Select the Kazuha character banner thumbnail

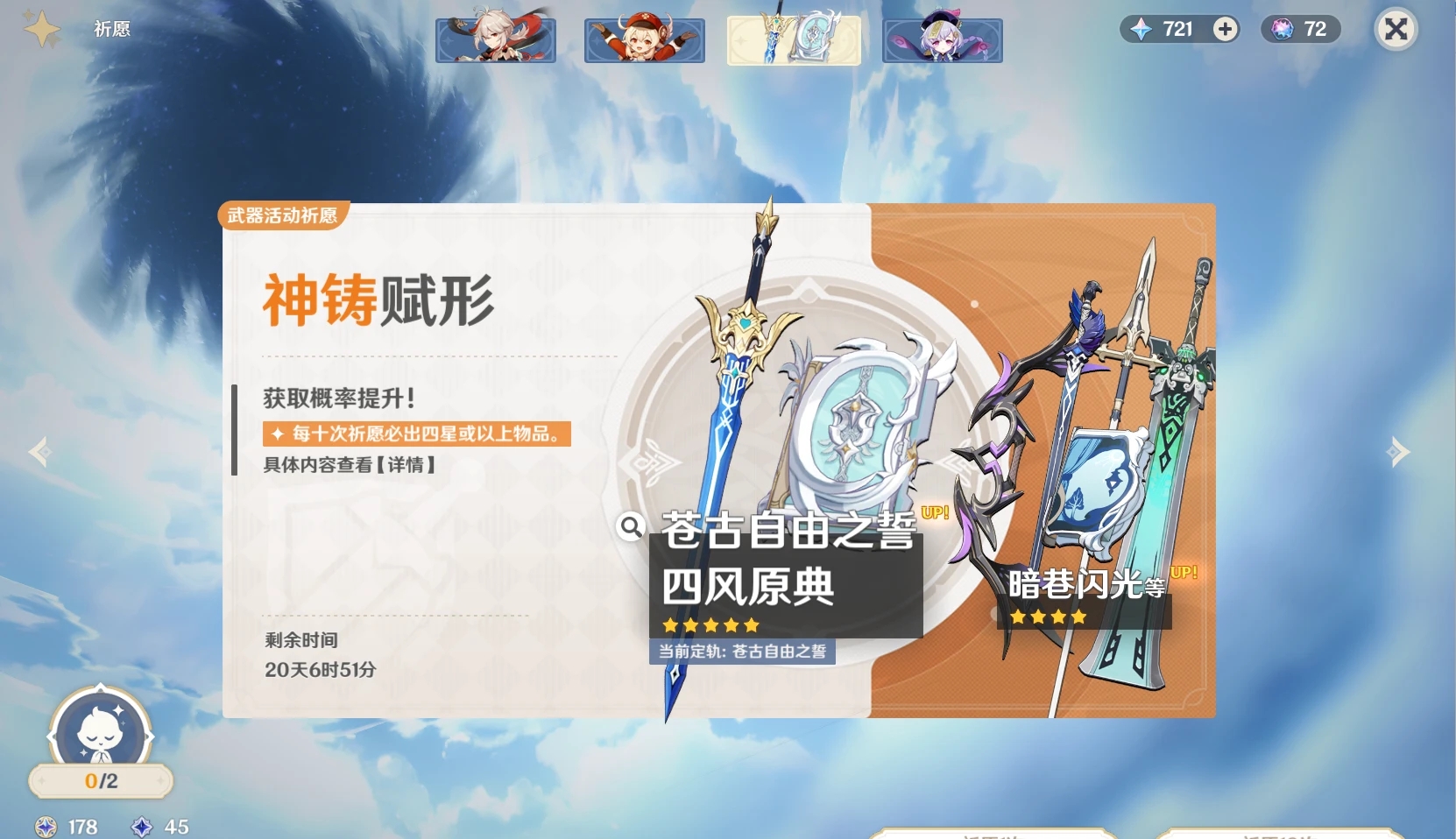495,39
